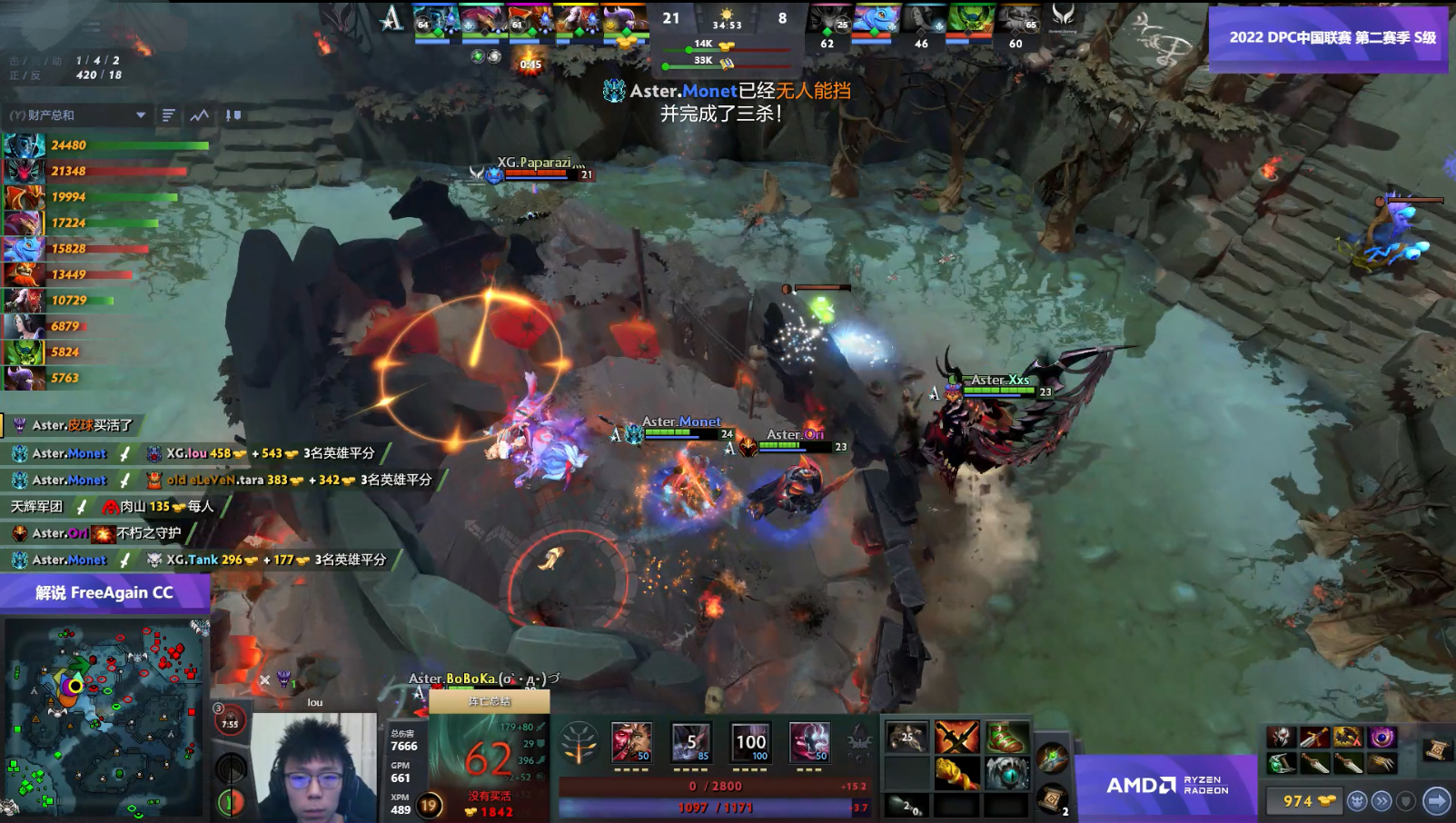Open the courier control portrait icon
The height and width of the screenshot is (823, 1456).
[1358, 801]
